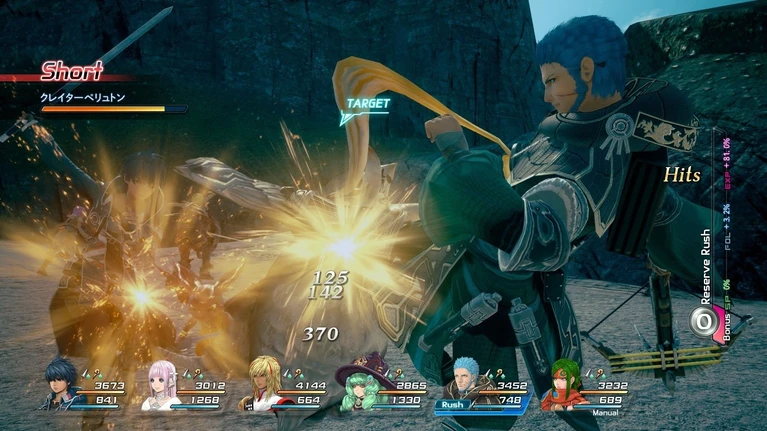Click the Reserve Rush gauge icon
The image size is (767, 431).
click(x=702, y=321)
